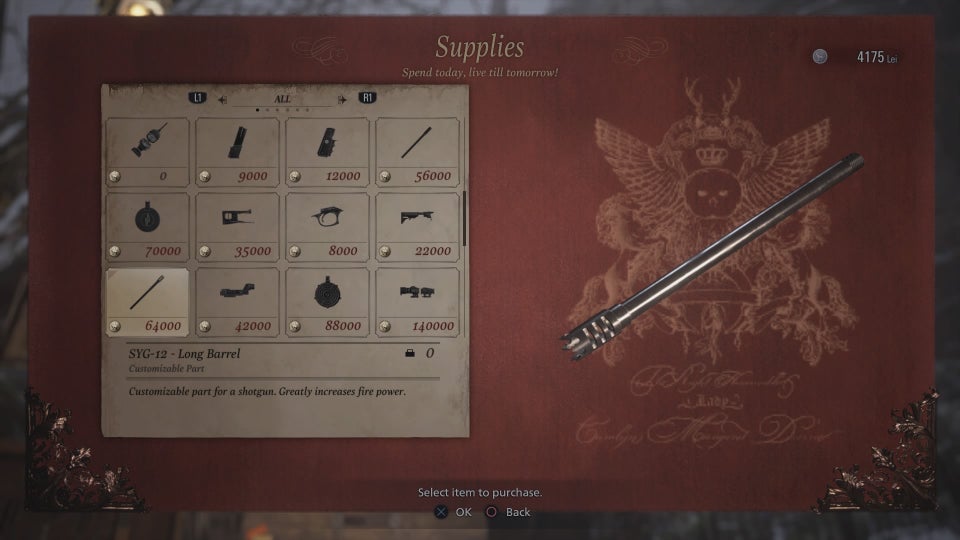Viewport: 960px width, 540px height.
Task: Choose the drum magazine priced 70000
Action: [147, 226]
